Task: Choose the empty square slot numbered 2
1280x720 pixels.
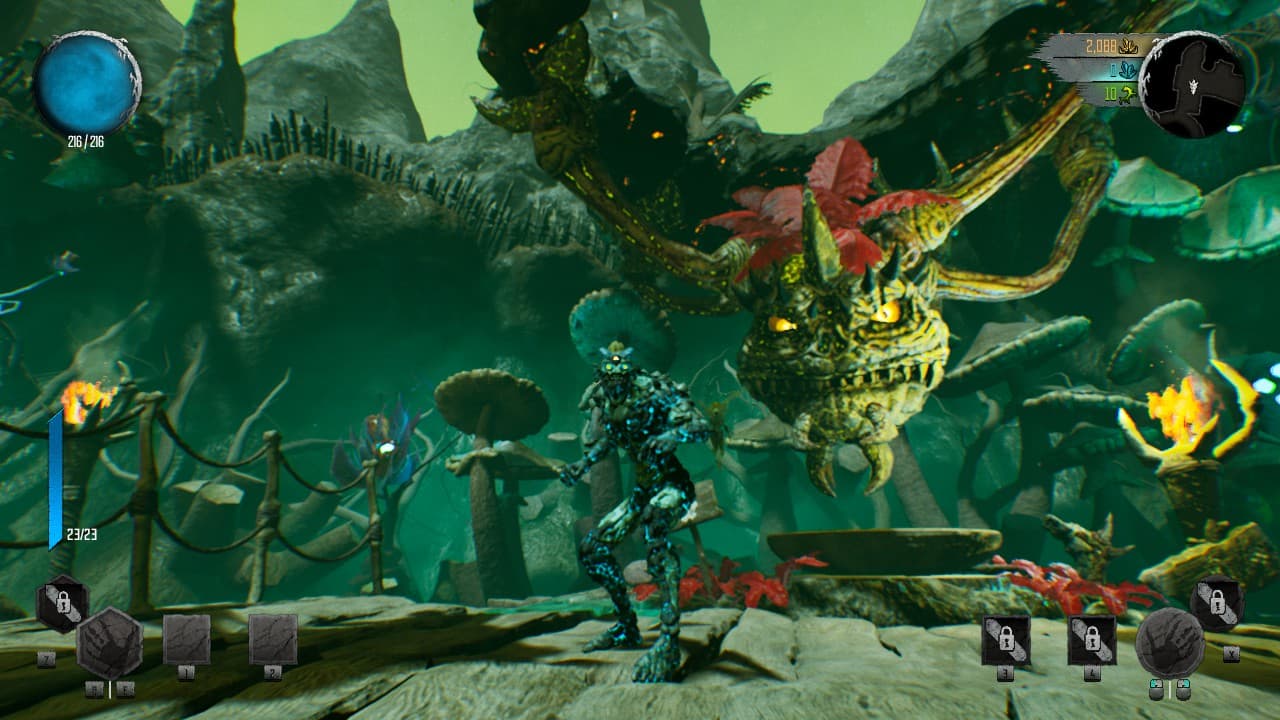Action: pyautogui.click(x=273, y=639)
